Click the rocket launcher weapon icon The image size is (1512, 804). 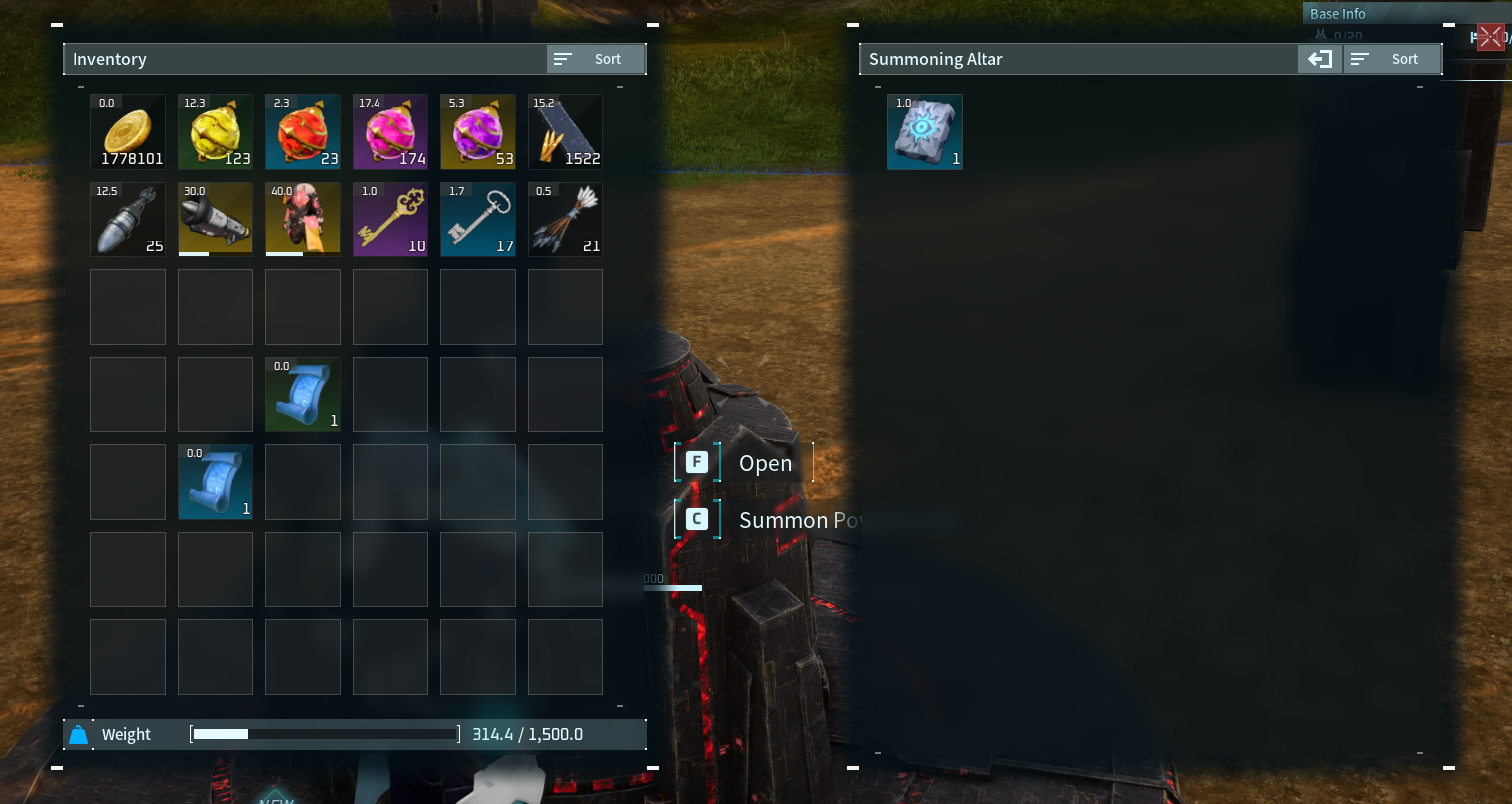[215, 220]
